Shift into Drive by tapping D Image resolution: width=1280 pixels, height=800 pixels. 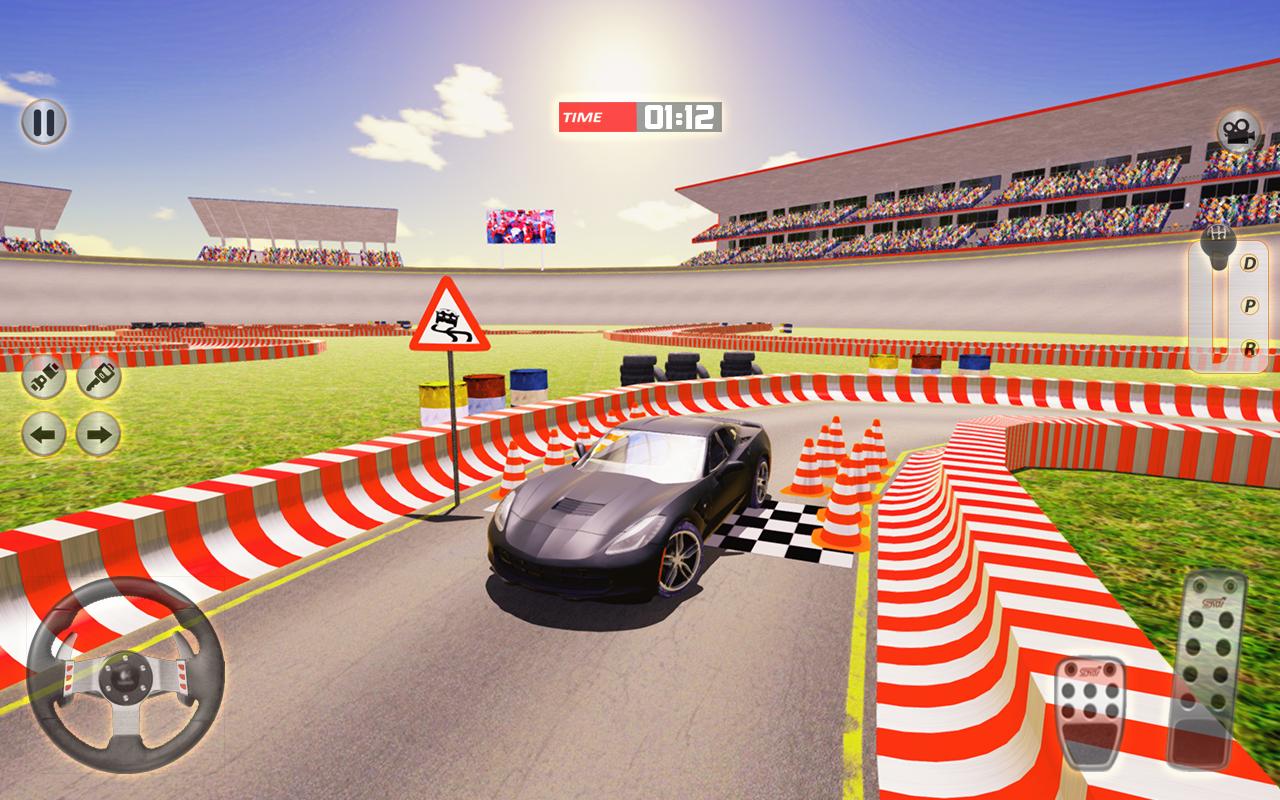tap(1249, 262)
